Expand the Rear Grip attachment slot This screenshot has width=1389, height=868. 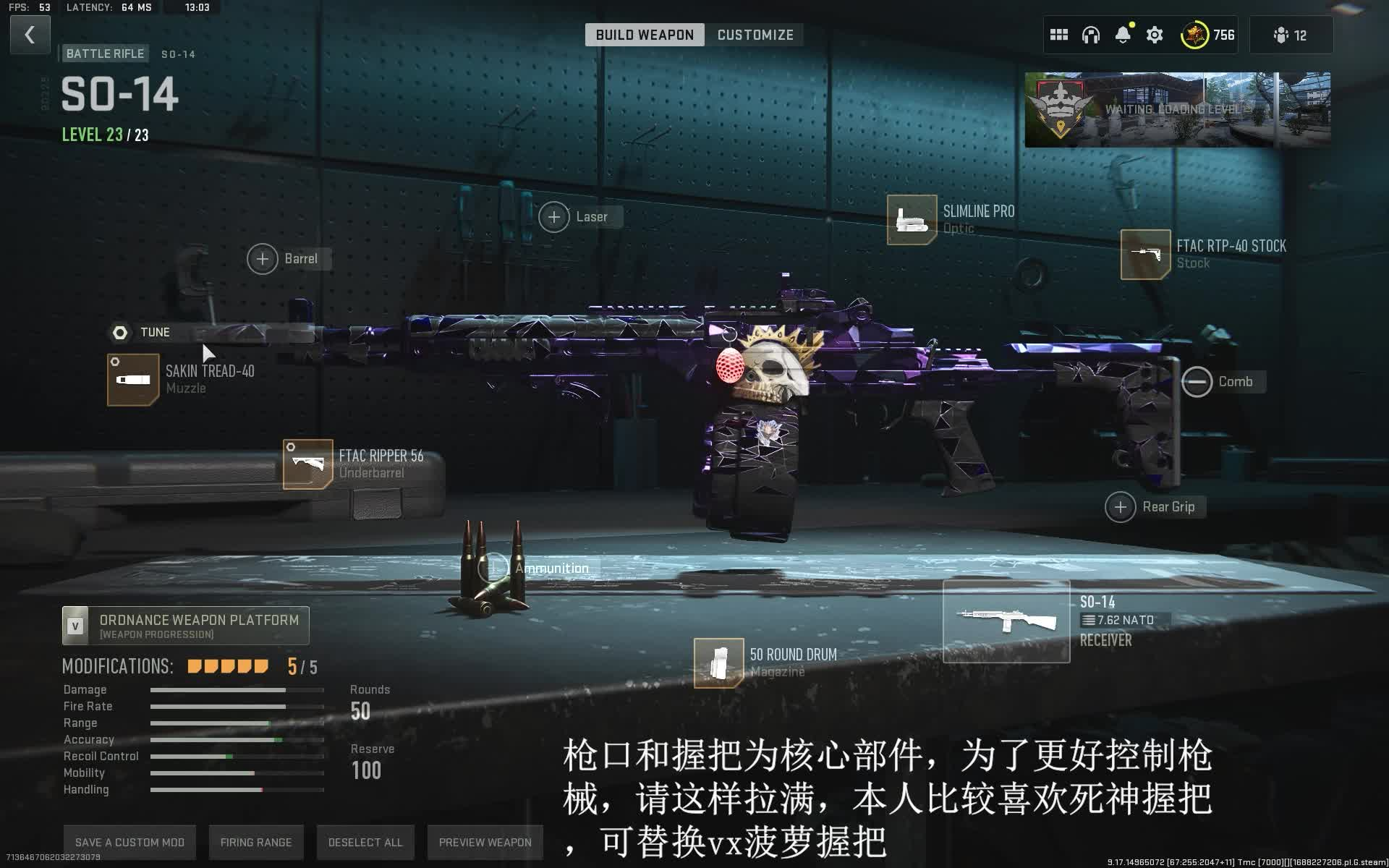click(1121, 506)
